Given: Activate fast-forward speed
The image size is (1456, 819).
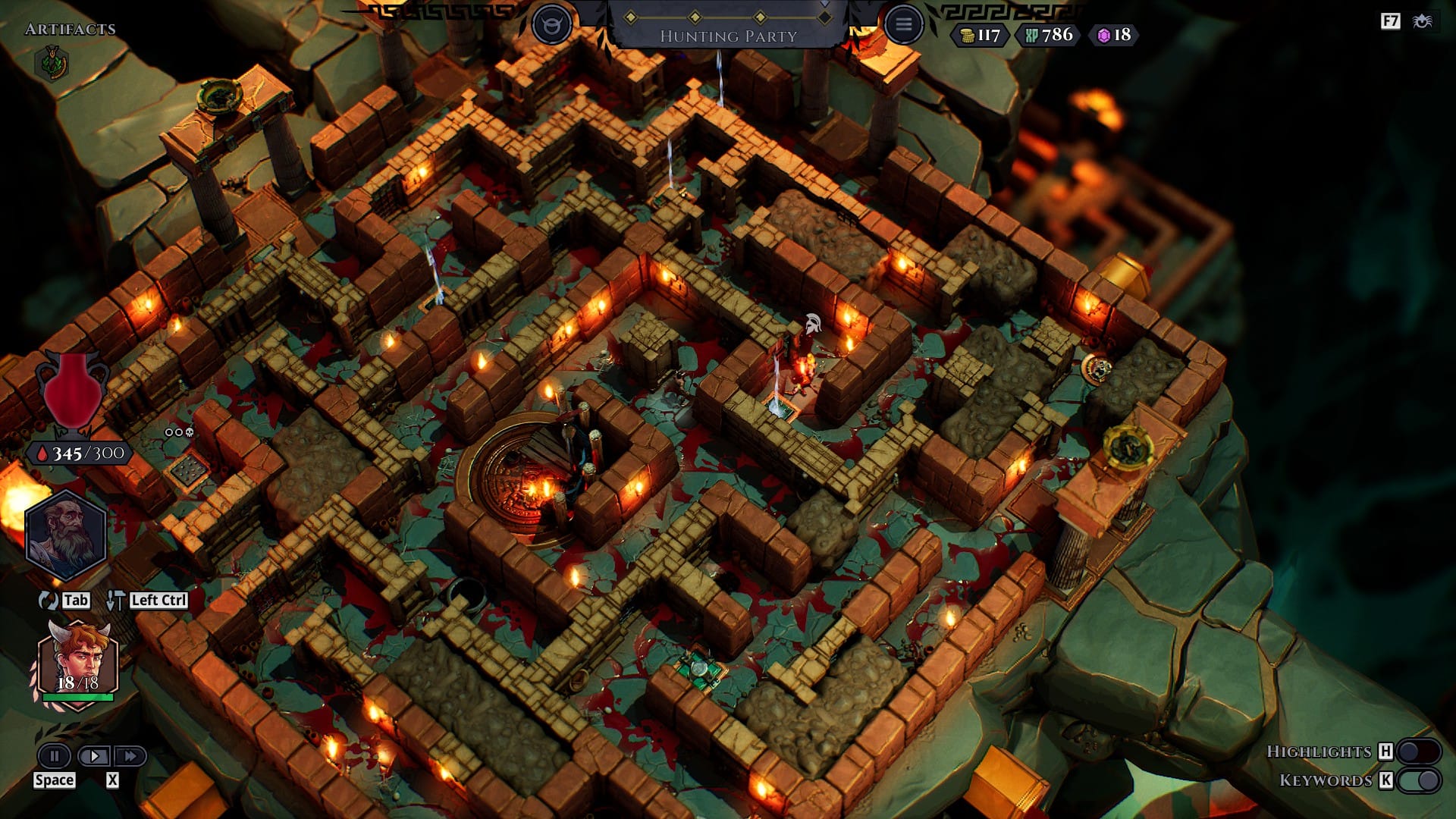Looking at the screenshot, I should (x=130, y=756).
